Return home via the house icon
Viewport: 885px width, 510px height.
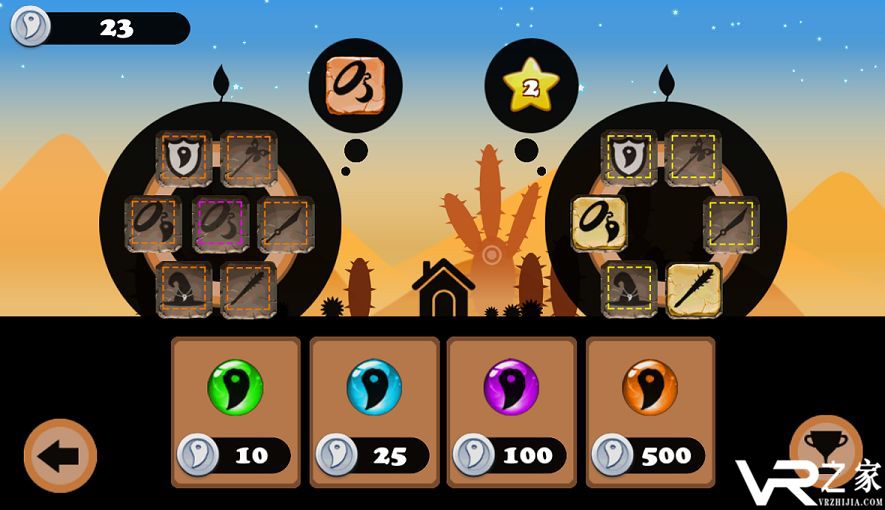443,289
